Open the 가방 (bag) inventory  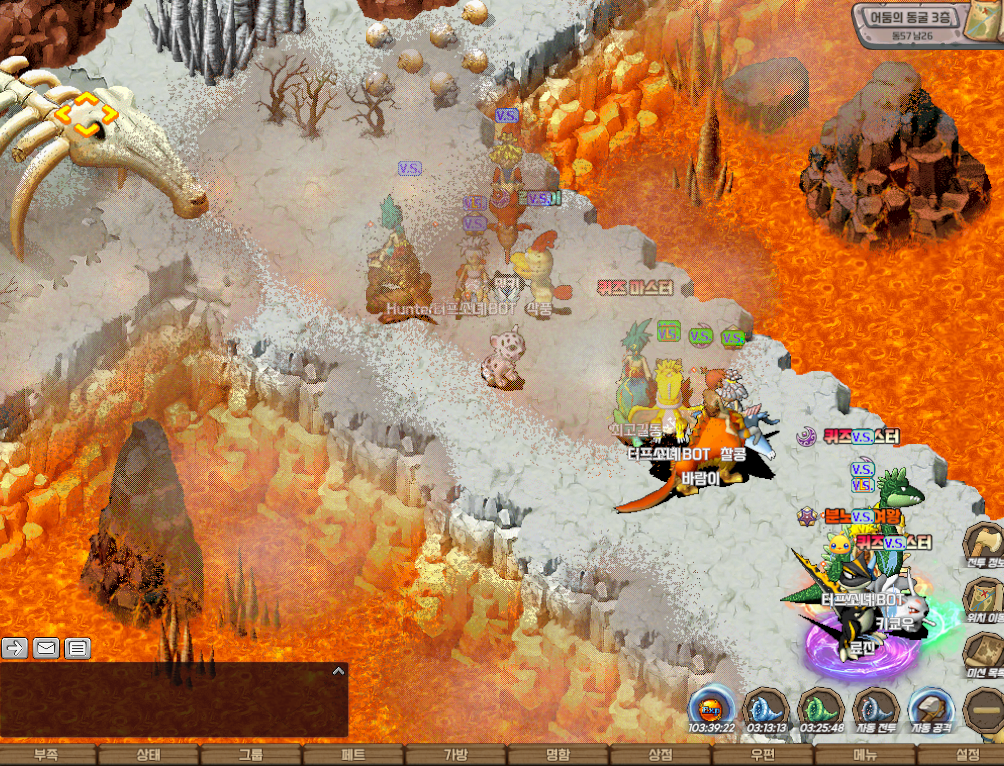(x=455, y=755)
